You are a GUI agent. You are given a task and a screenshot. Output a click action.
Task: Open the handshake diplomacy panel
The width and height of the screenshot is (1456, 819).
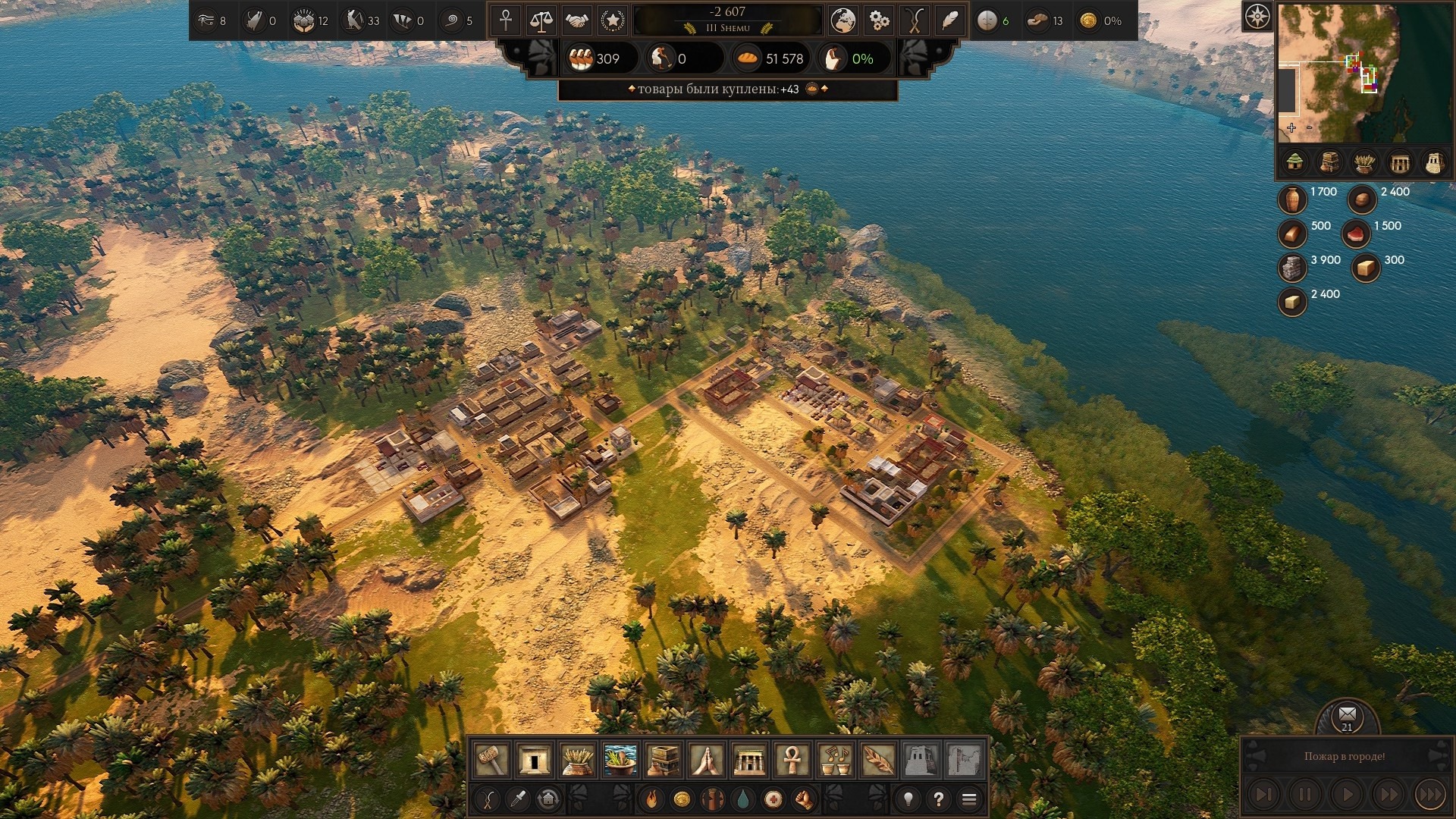tap(577, 20)
